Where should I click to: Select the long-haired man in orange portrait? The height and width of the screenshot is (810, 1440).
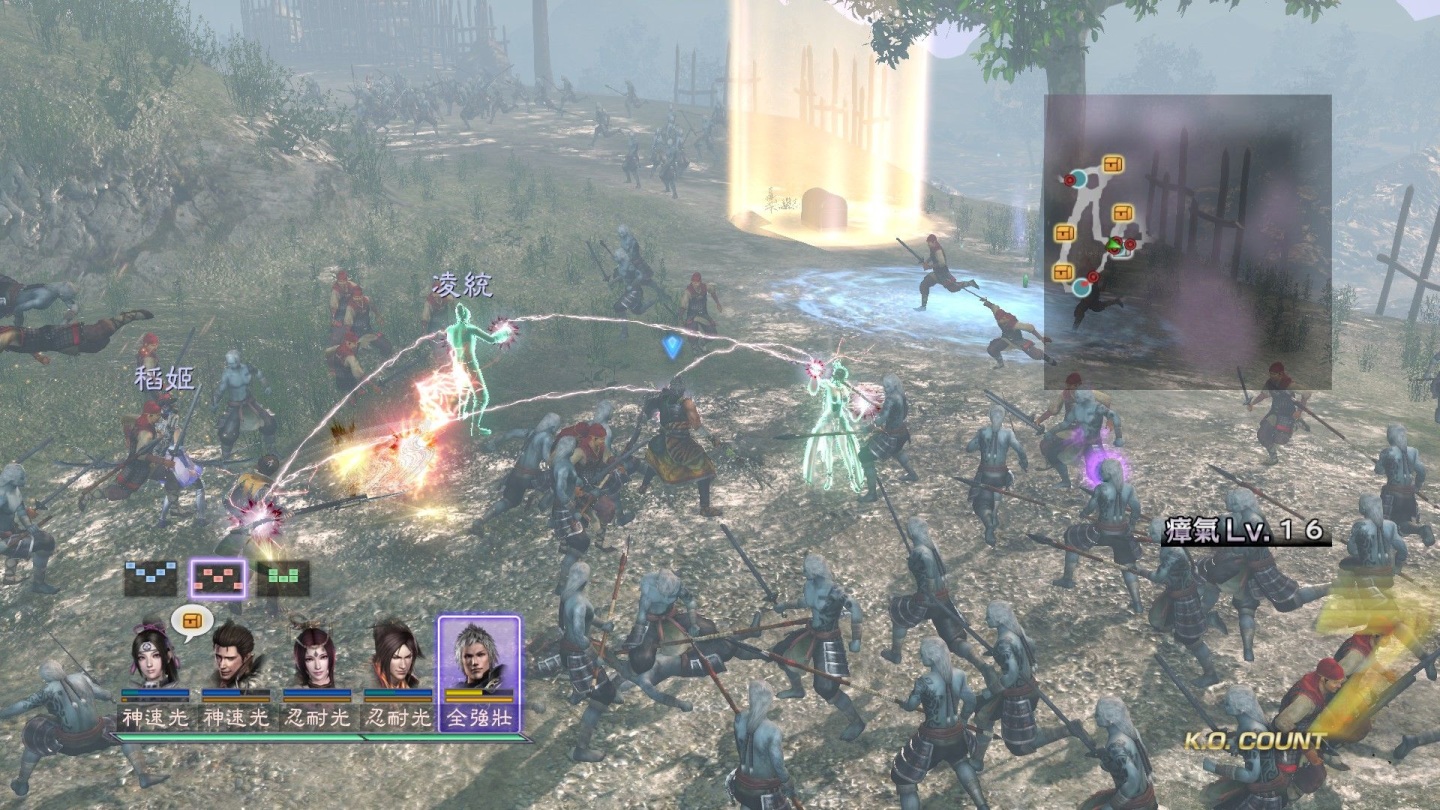[397, 655]
